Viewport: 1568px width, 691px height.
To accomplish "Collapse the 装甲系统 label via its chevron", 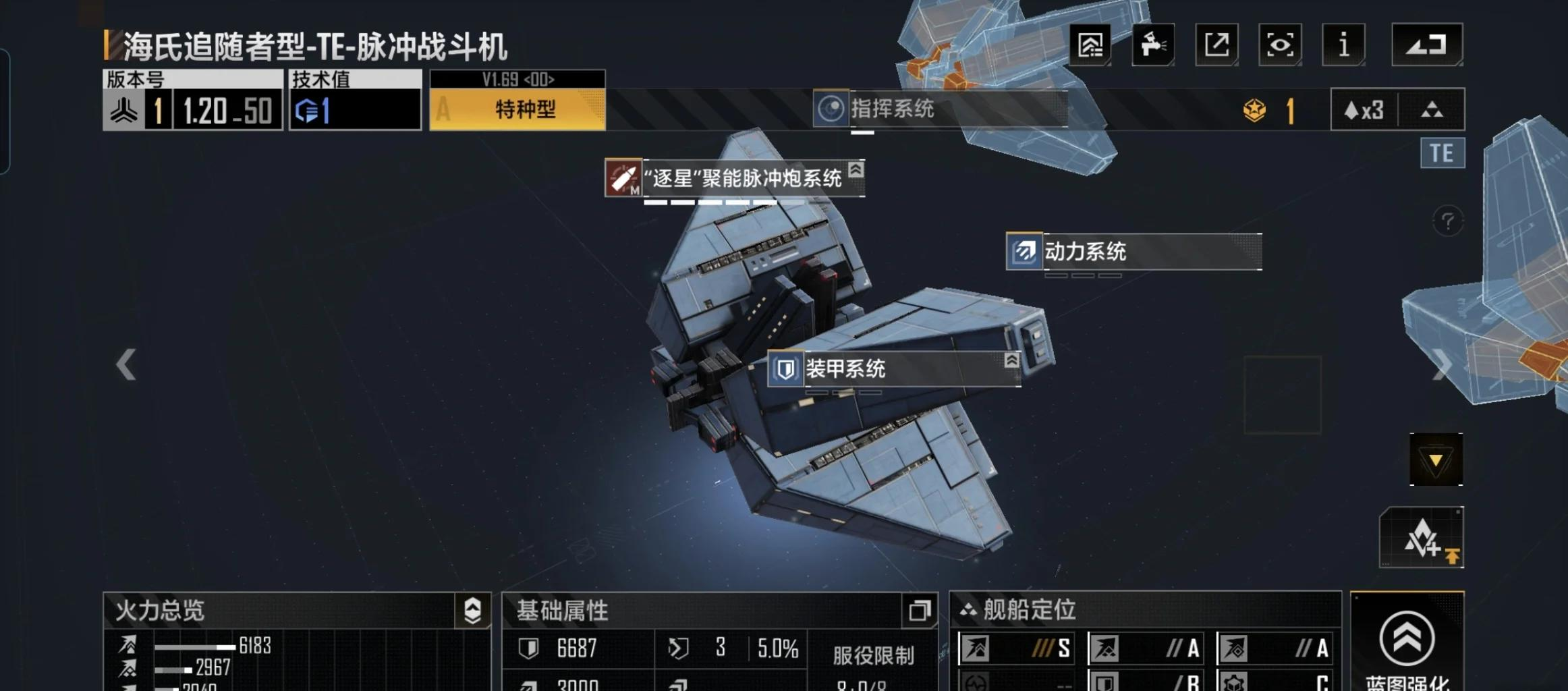I will click(1011, 360).
